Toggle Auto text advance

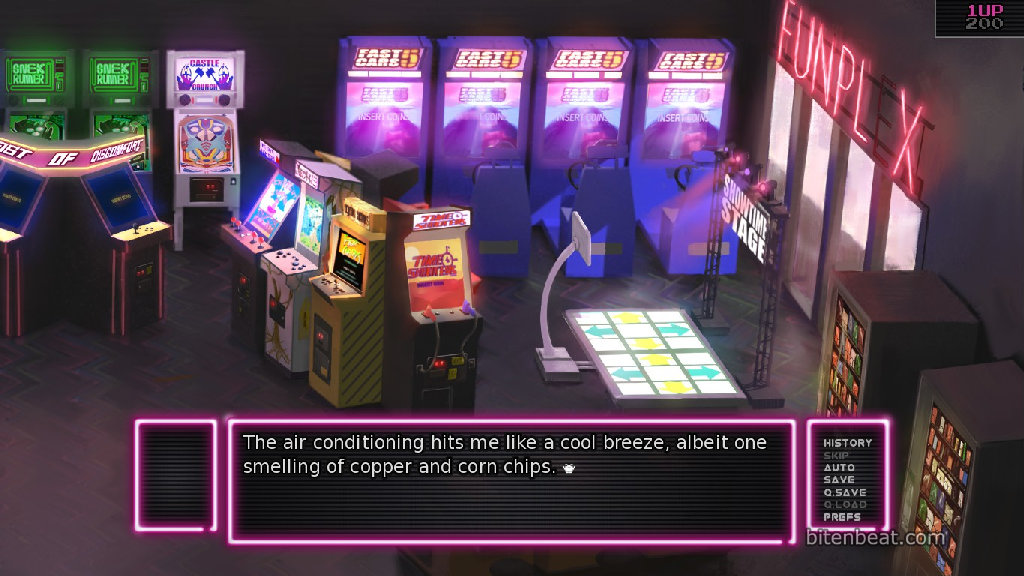(838, 467)
